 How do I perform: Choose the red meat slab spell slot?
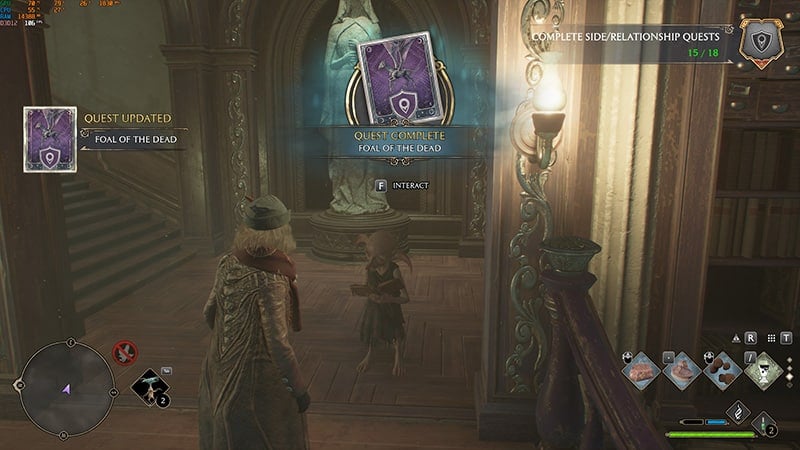click(x=643, y=369)
